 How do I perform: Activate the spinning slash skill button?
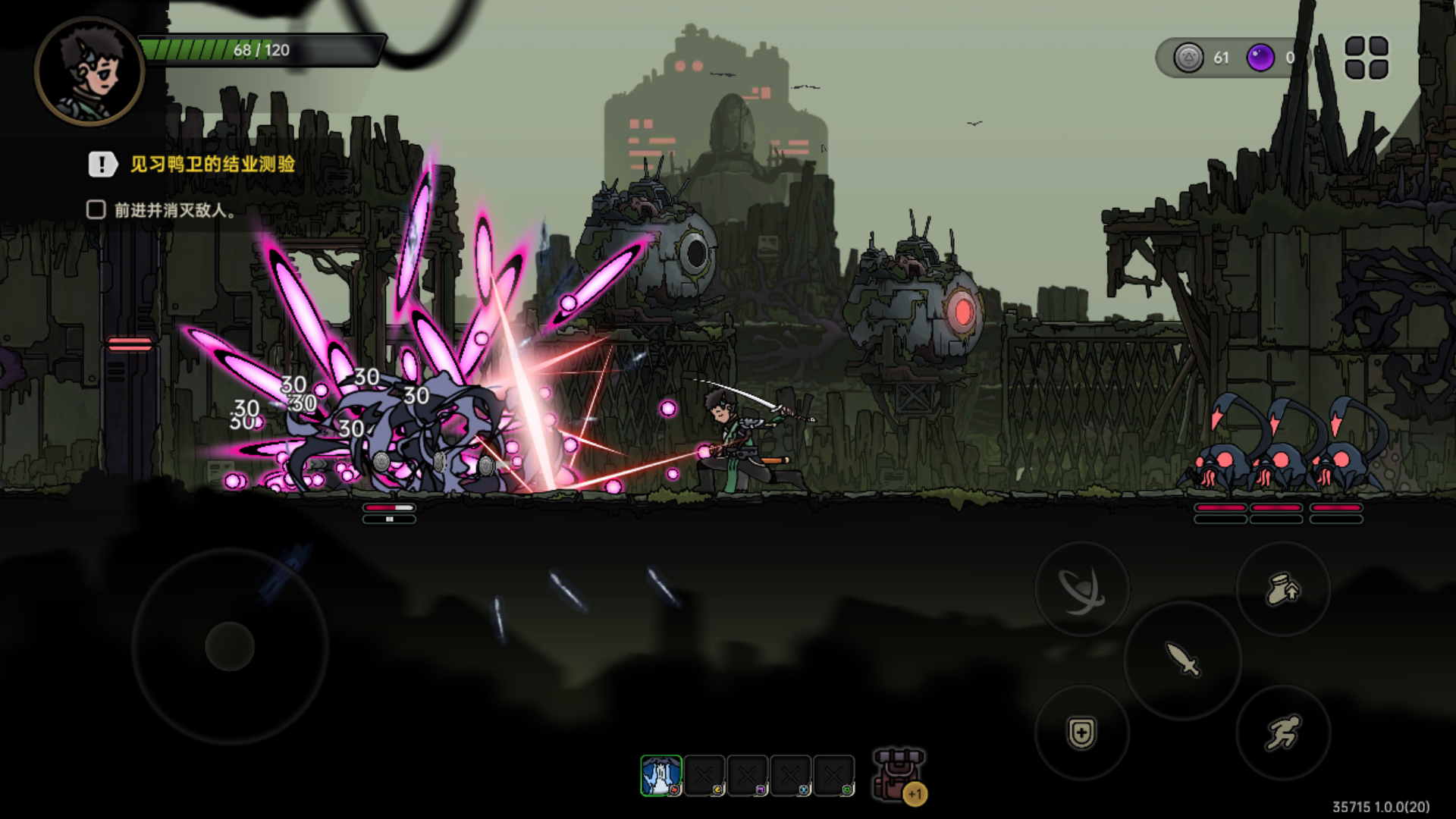(1081, 589)
